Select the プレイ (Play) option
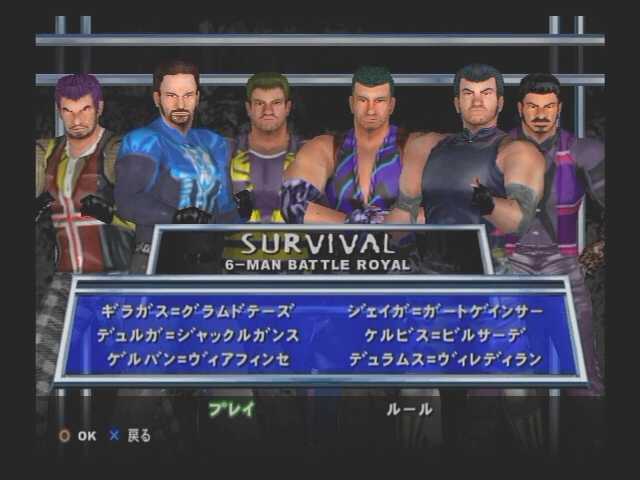 coord(231,409)
